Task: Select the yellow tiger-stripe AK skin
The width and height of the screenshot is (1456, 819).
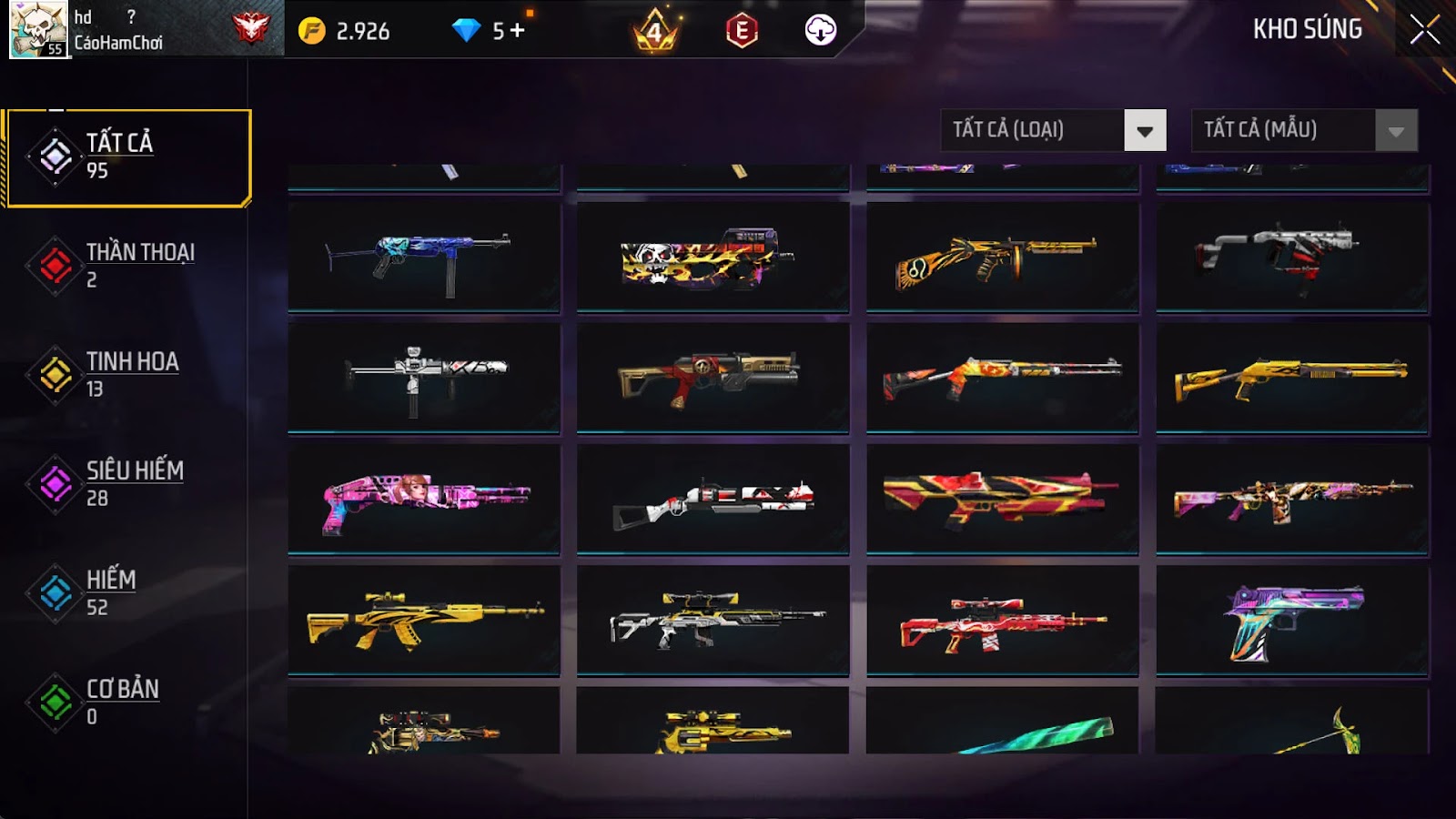Action: coord(424,621)
